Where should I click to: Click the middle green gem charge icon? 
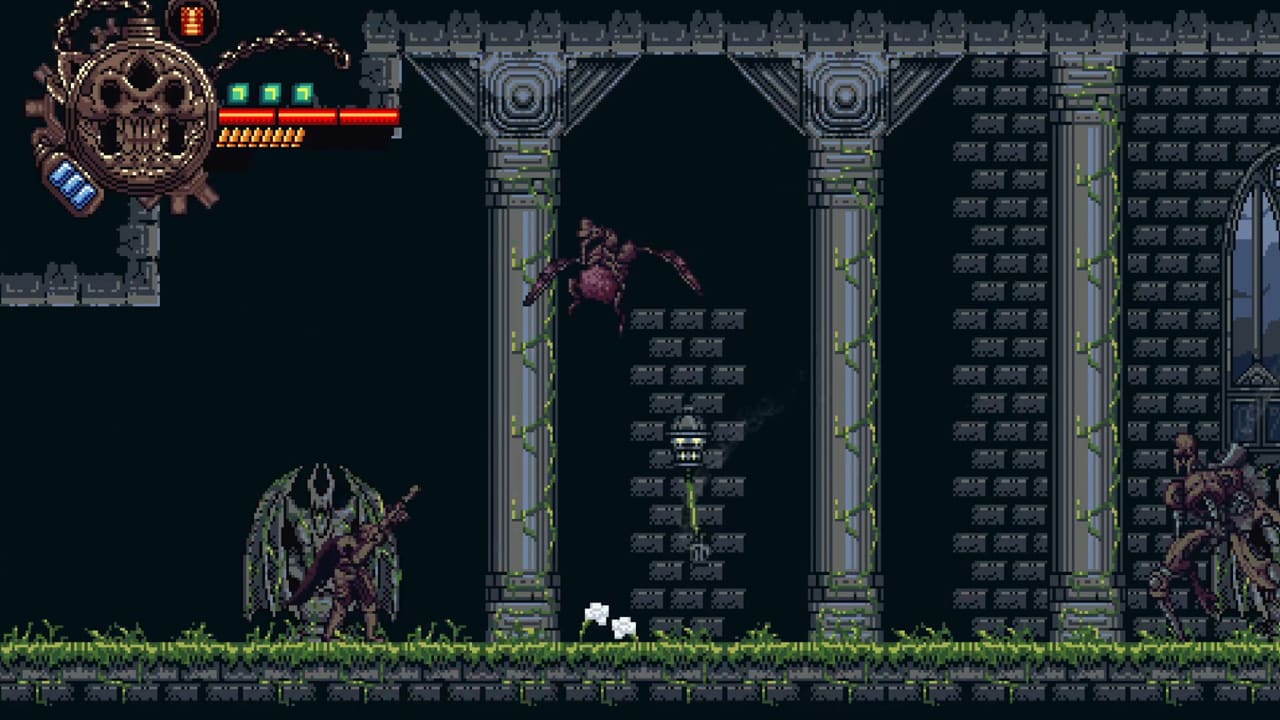pos(269,92)
